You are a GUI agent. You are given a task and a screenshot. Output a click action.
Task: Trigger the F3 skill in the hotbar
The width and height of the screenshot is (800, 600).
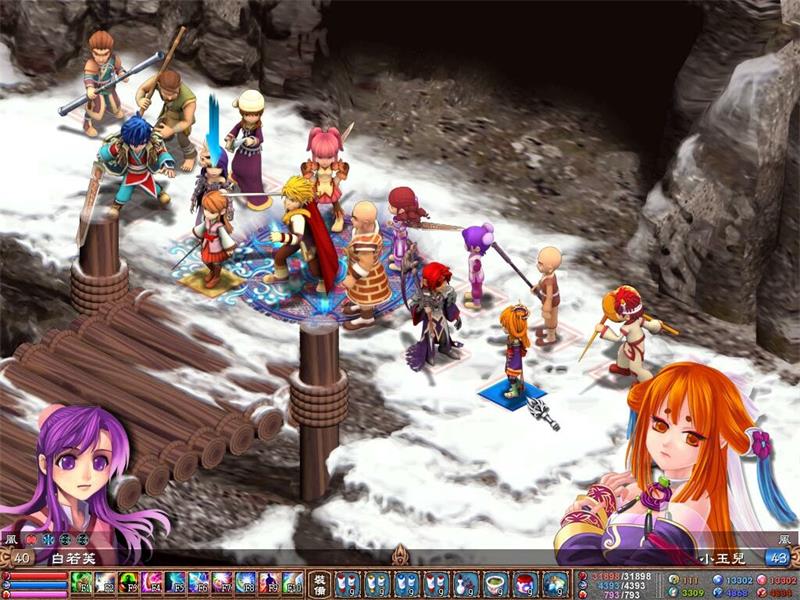click(x=129, y=583)
